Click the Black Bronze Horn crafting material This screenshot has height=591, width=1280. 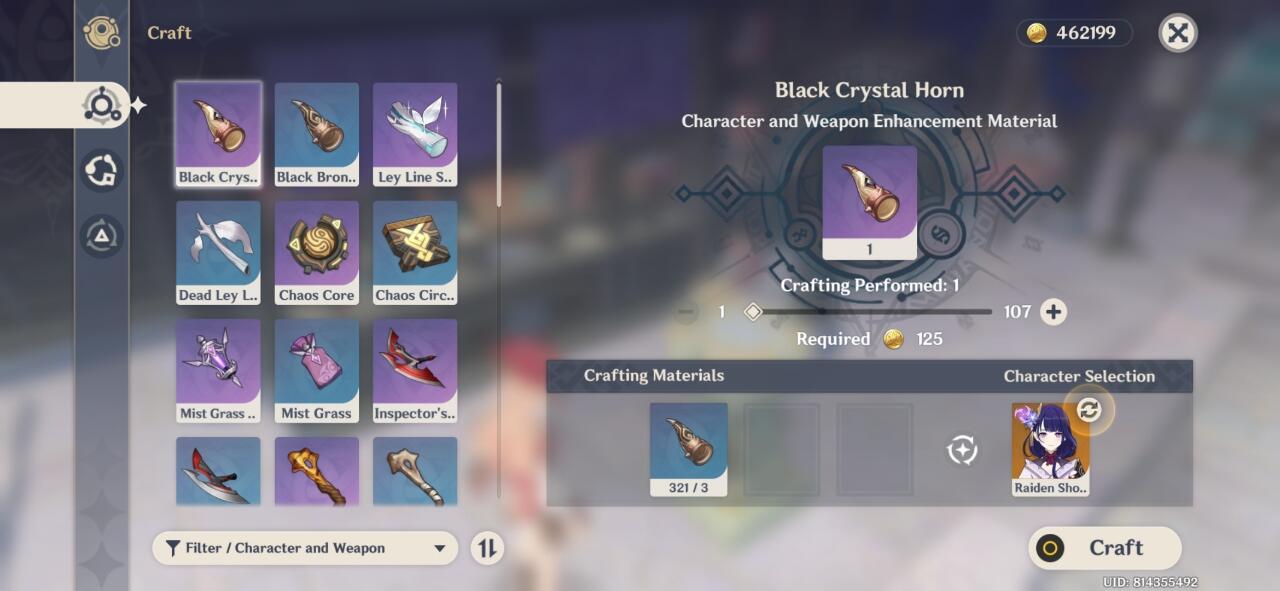coord(688,449)
